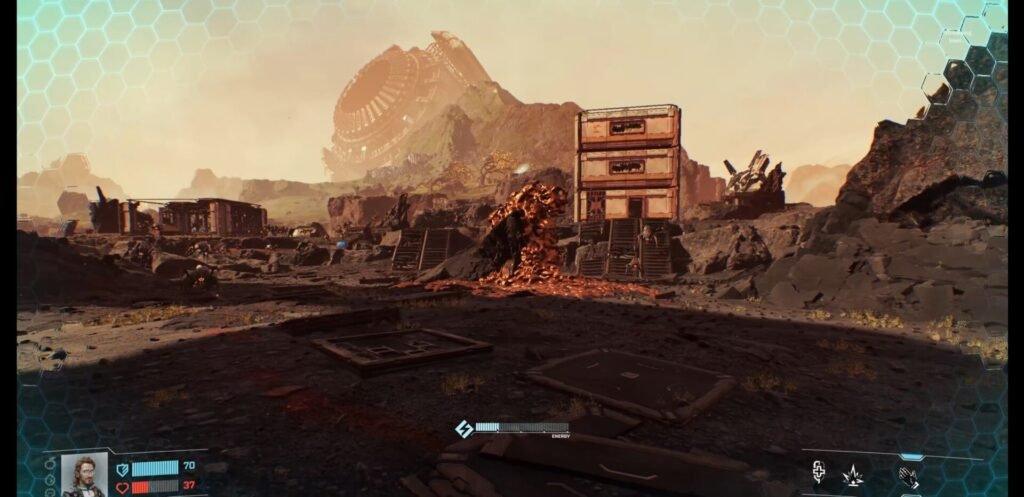Click the energy lightning bolt icon

click(464, 429)
